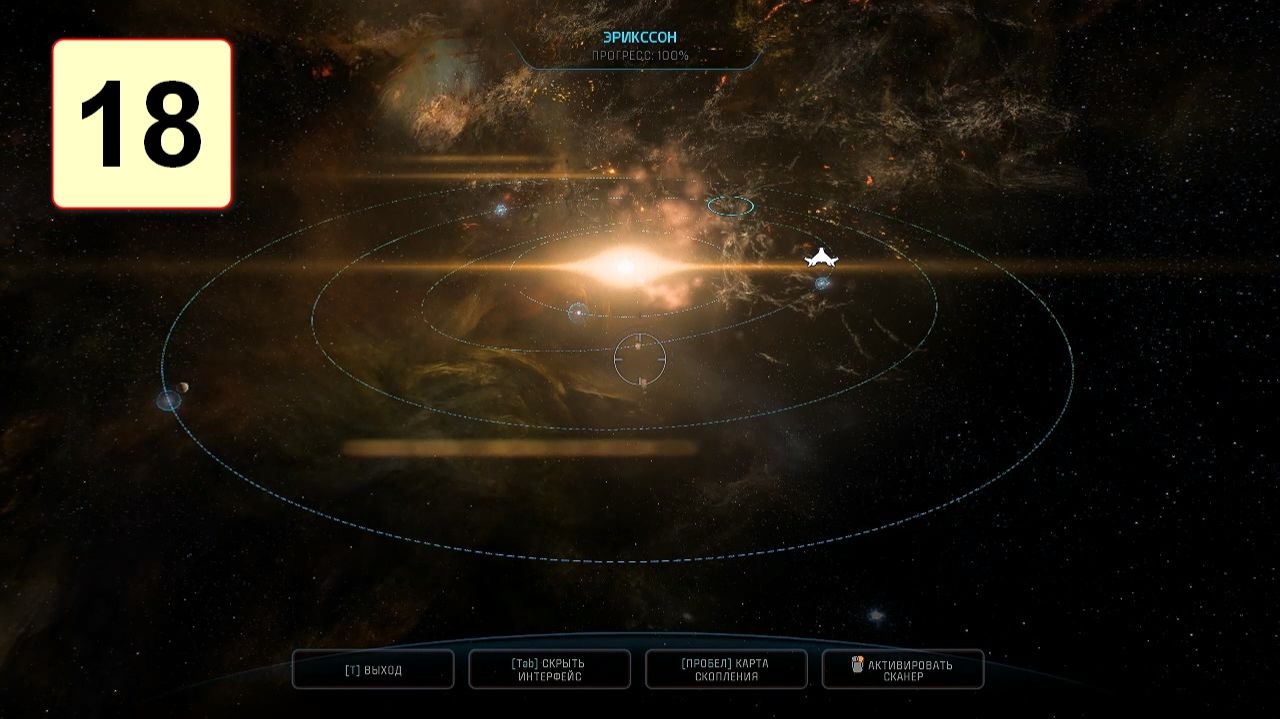Click the Выход exit button
The height and width of the screenshot is (719, 1280).
372,669
